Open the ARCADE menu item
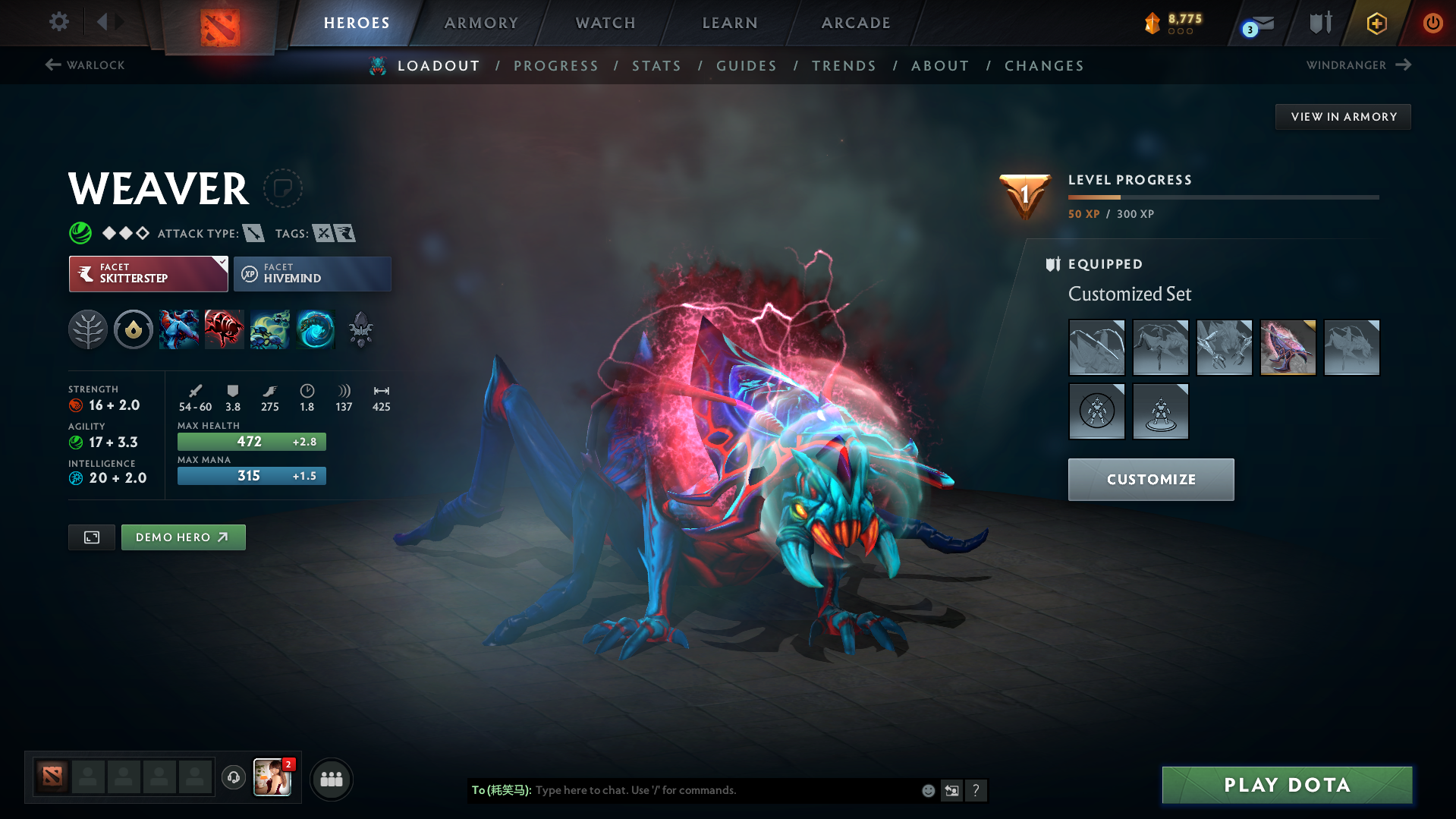Screen dimensions: 1456x819 point(854,23)
